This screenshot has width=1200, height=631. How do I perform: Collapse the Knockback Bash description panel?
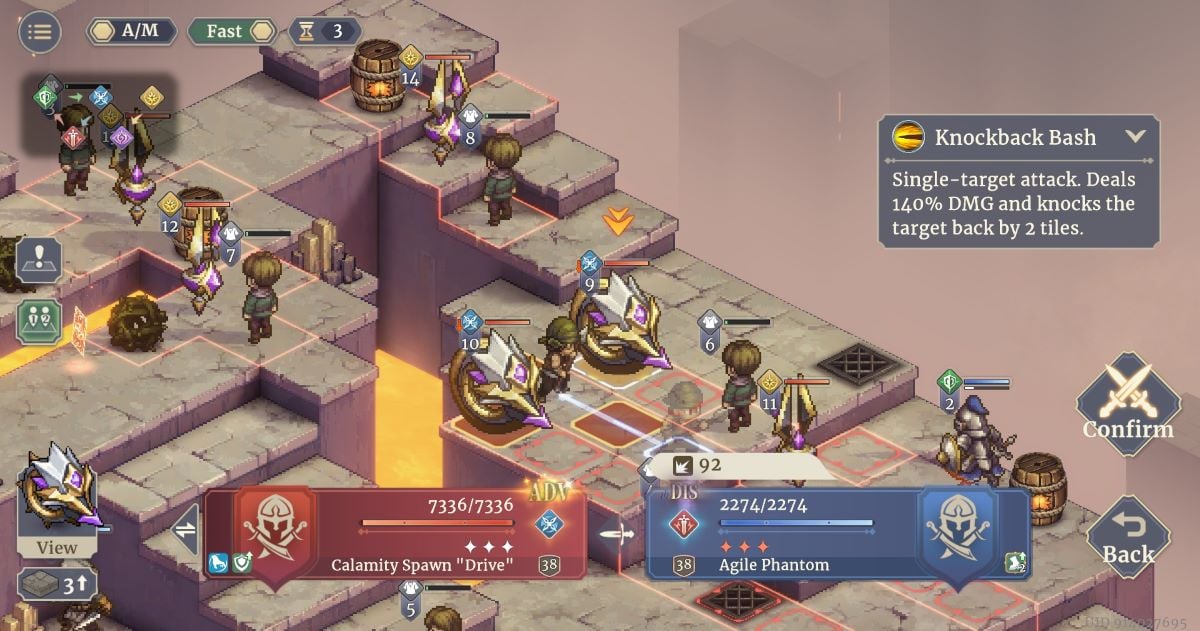[x=1134, y=137]
